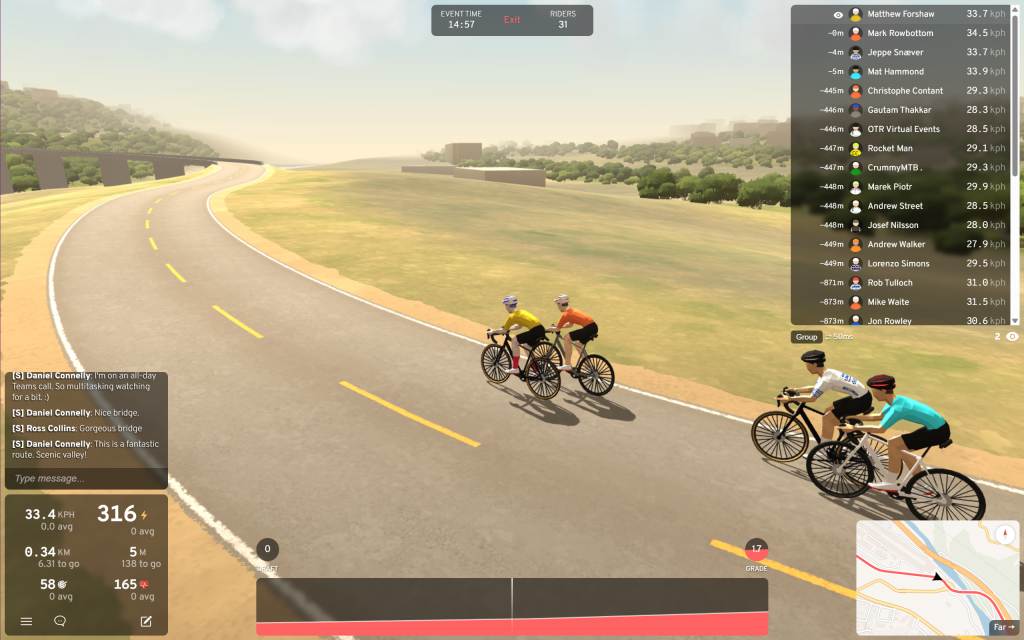
Task: Select Christophe Contant's row
Action: tap(903, 91)
